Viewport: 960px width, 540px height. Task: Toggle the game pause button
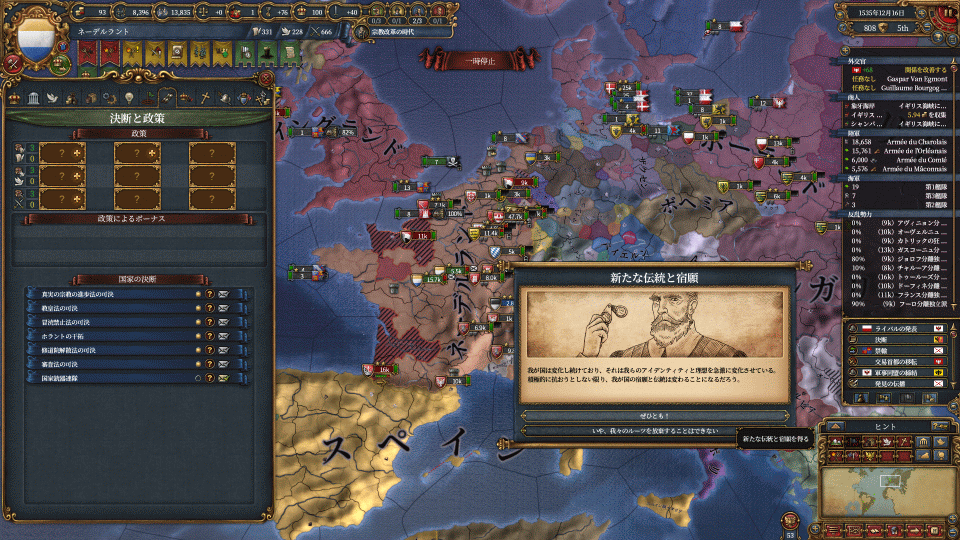point(944,13)
